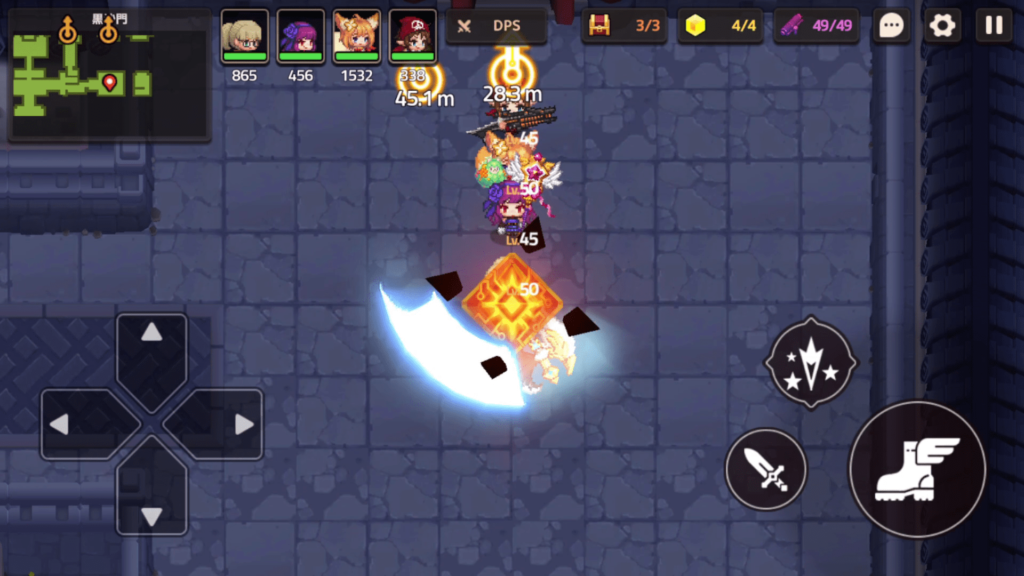Pause the game
This screenshot has height=576, width=1024.
(994, 26)
